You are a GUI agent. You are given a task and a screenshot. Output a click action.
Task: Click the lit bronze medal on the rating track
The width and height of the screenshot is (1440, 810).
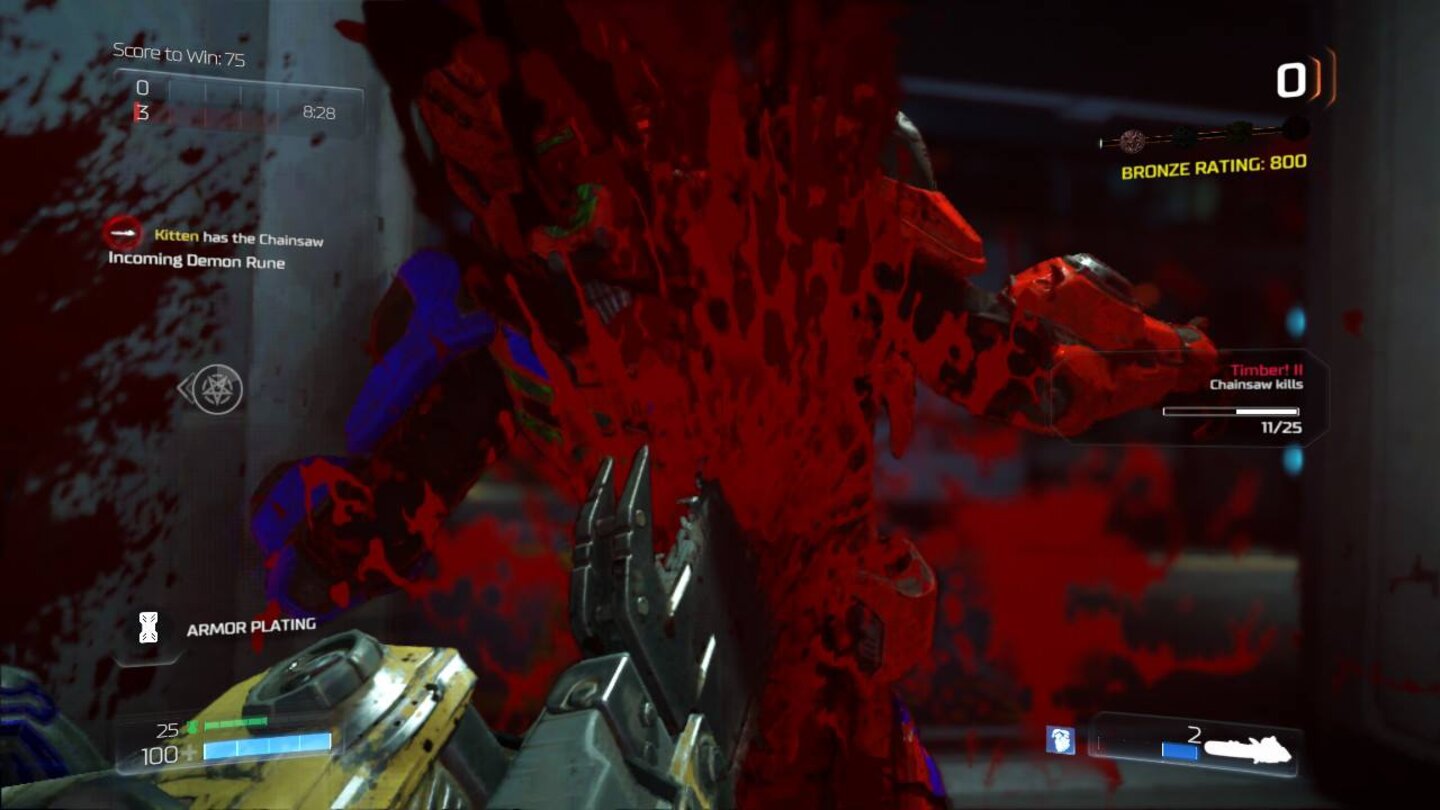(1133, 141)
